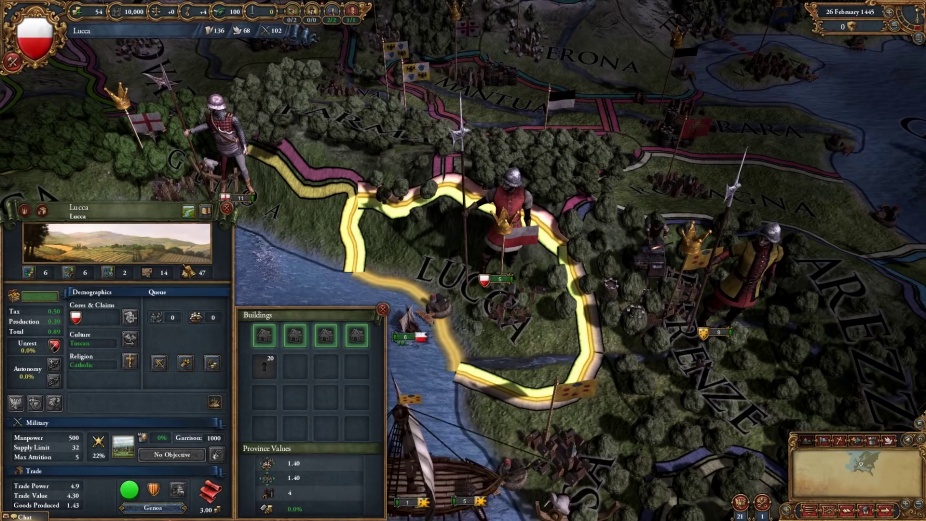Click the Tuscan culture icon
Image resolution: width=926 pixels, height=521 pixels.
click(x=130, y=339)
